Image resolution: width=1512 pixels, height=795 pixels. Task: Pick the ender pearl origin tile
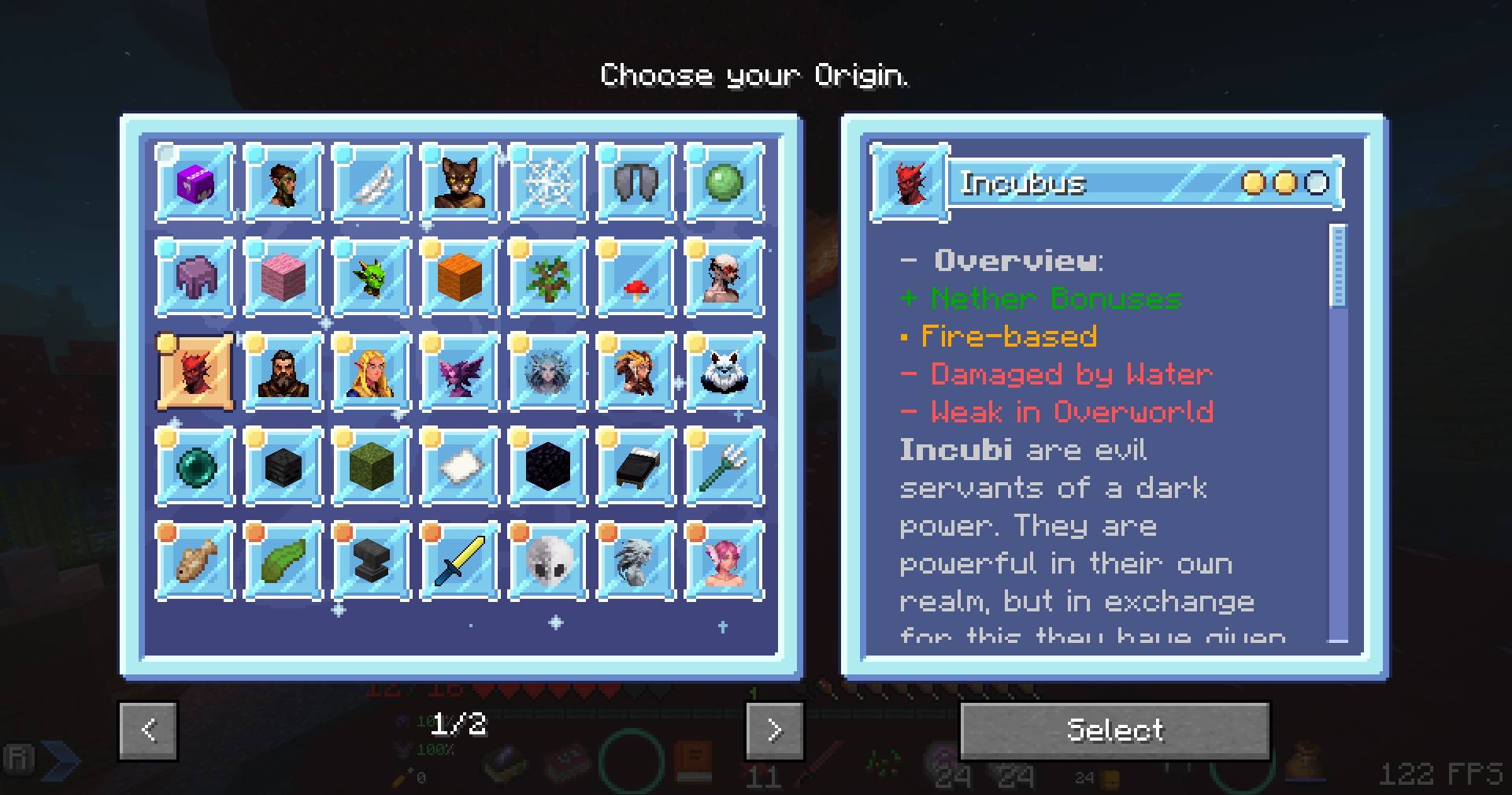pos(195,466)
